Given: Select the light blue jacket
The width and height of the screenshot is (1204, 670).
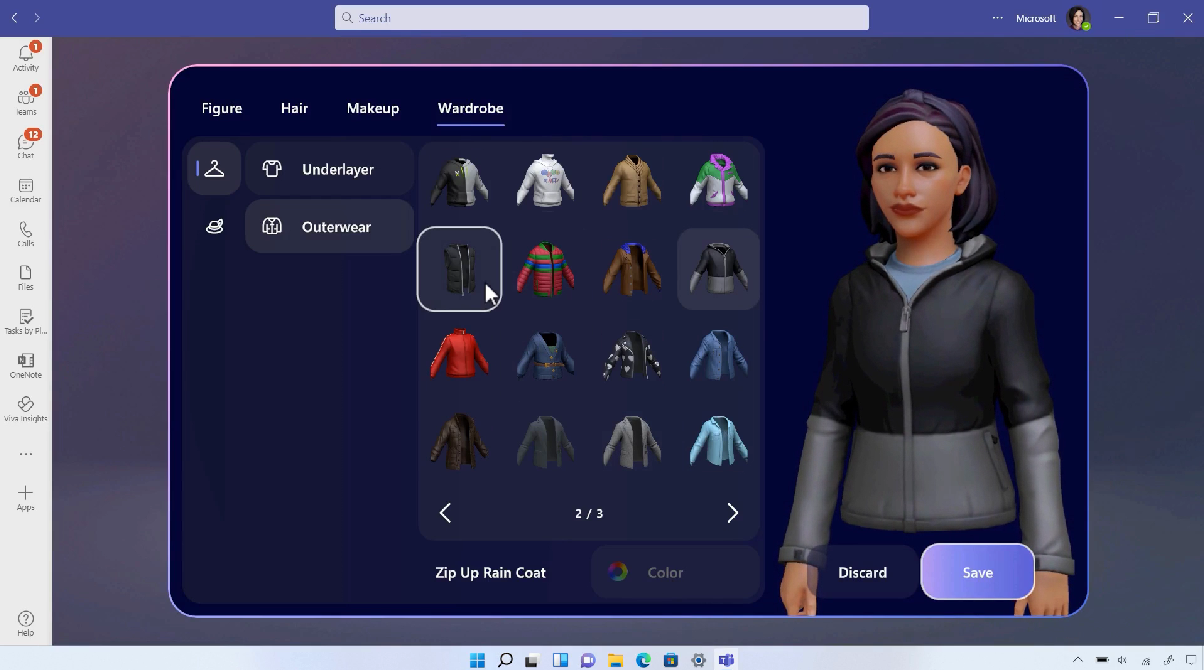Looking at the screenshot, I should [x=718, y=441].
